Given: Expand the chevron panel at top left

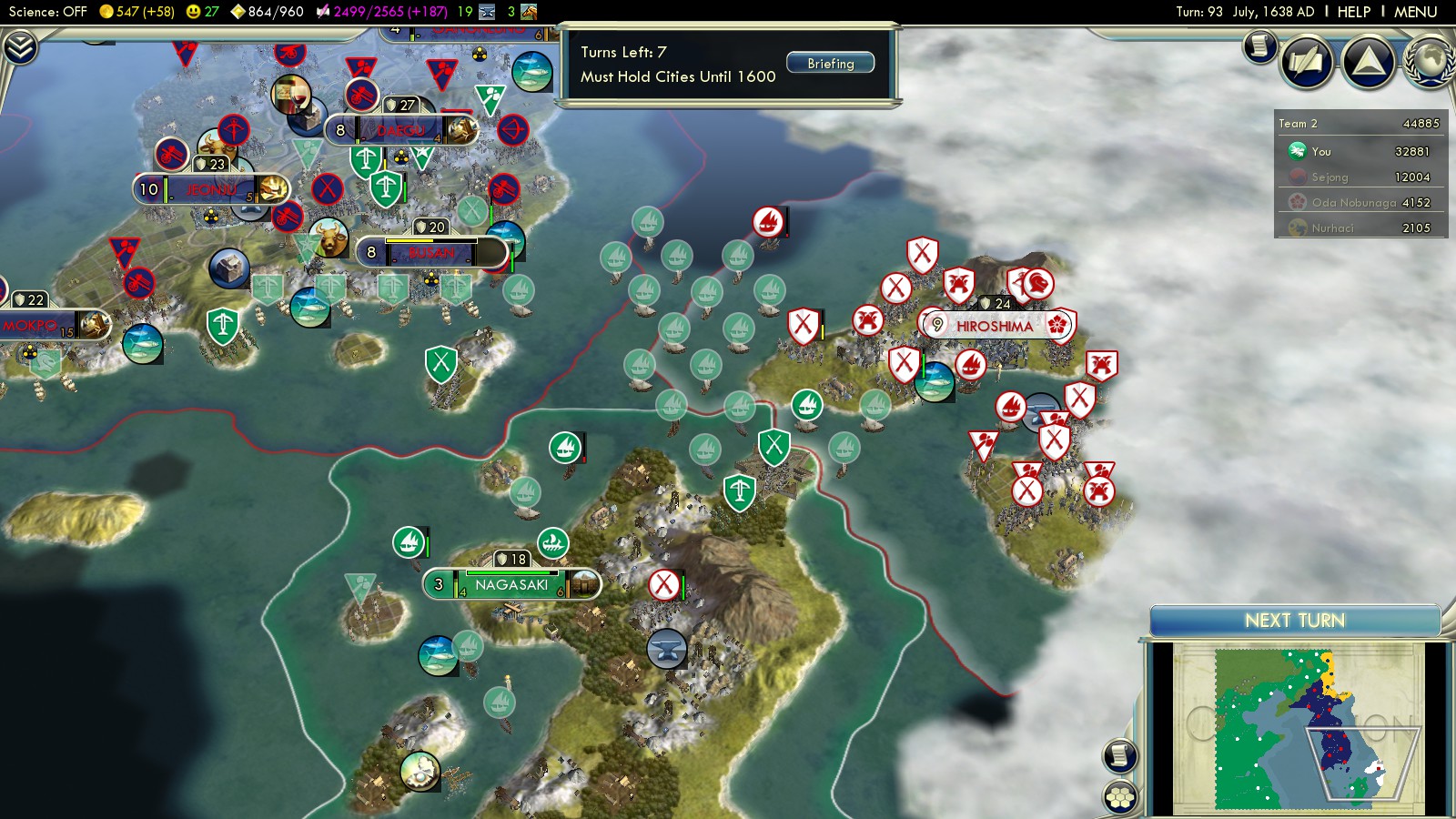Looking at the screenshot, I should [x=20, y=47].
